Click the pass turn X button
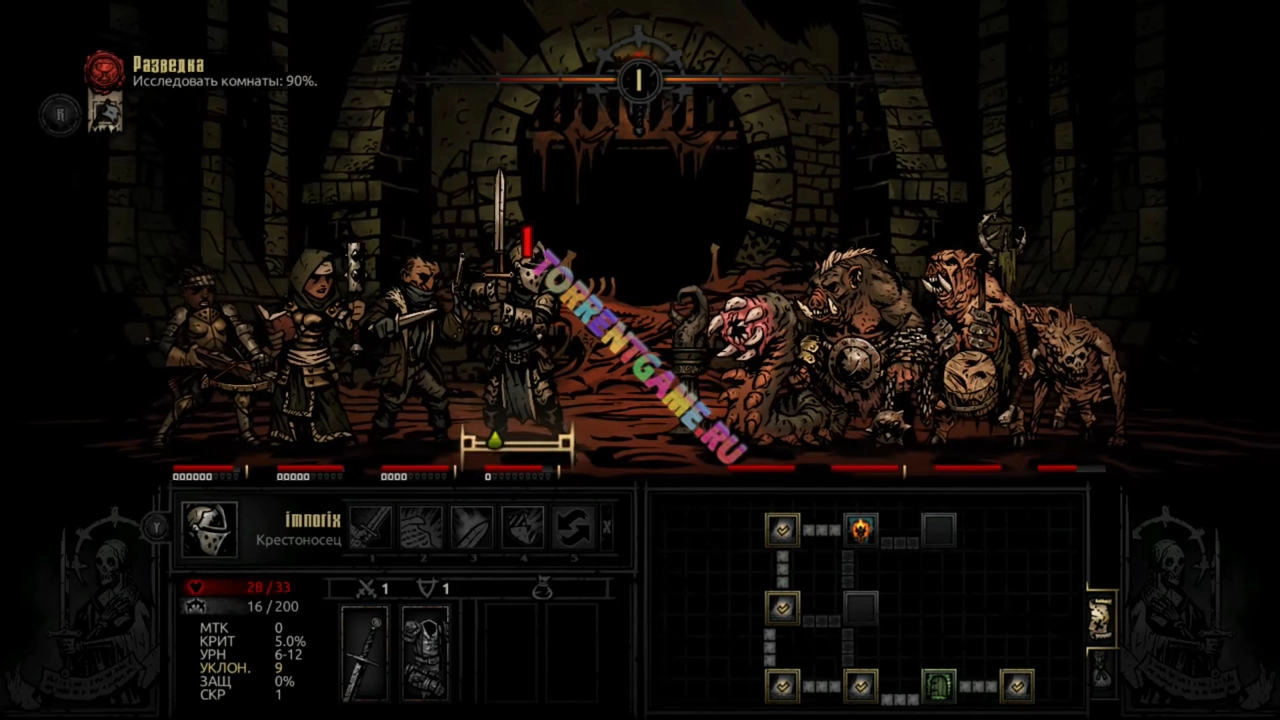 pyautogui.click(x=607, y=527)
